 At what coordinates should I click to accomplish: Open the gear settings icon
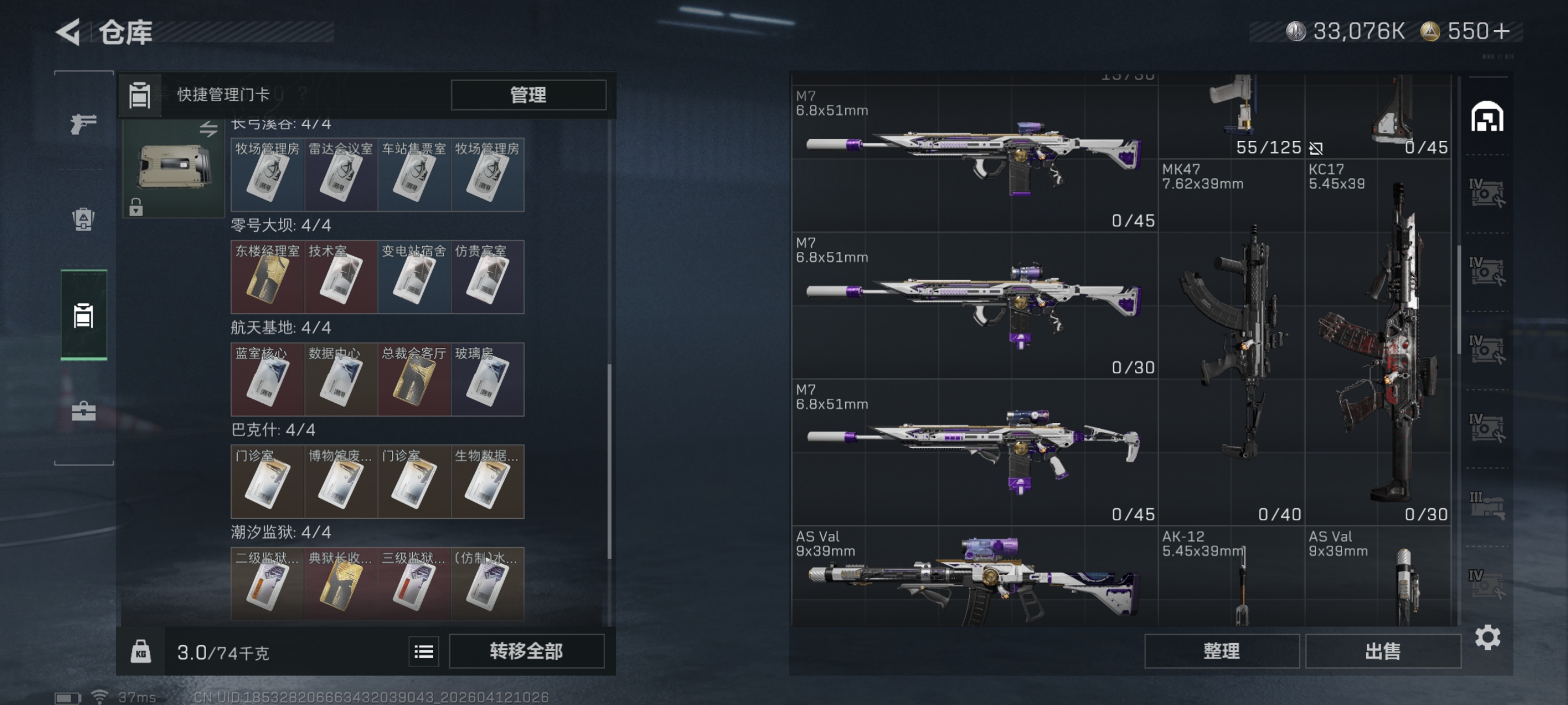(1487, 637)
